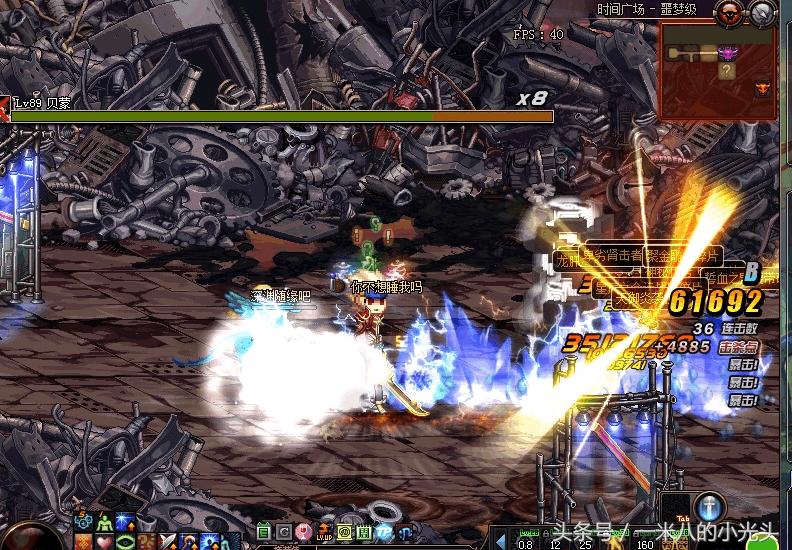Click the red heart buff icon
This screenshot has height=550, width=792.
pos(104,541)
